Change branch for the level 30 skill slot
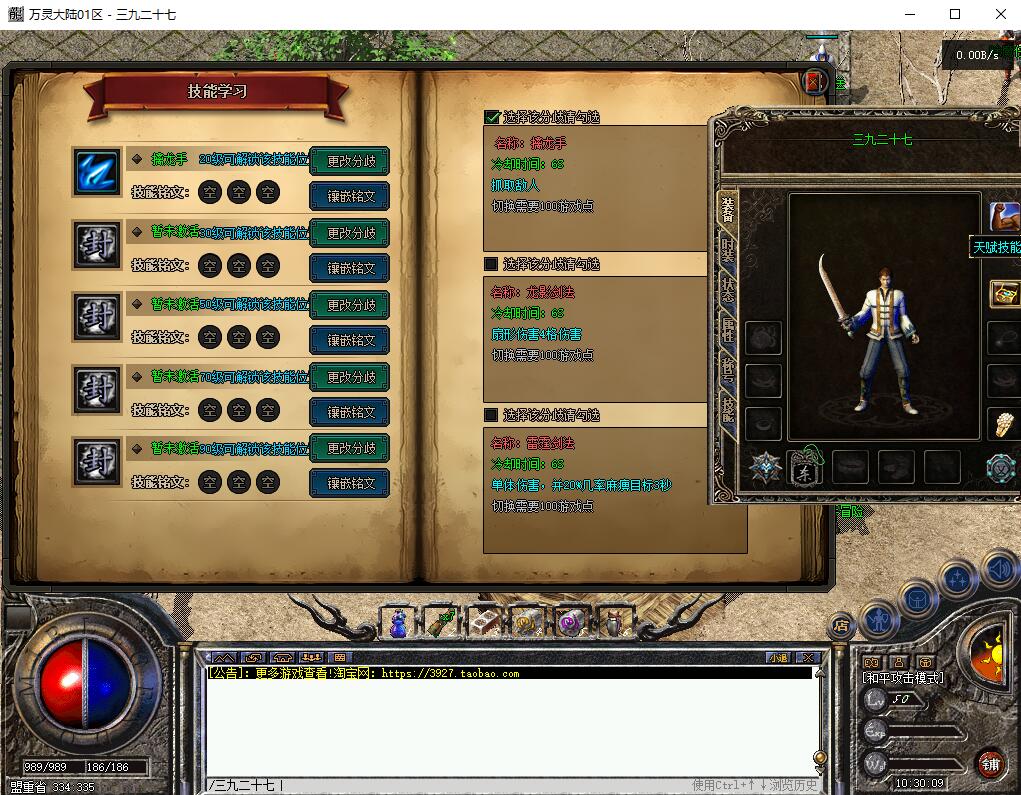The image size is (1021, 795). point(349,233)
